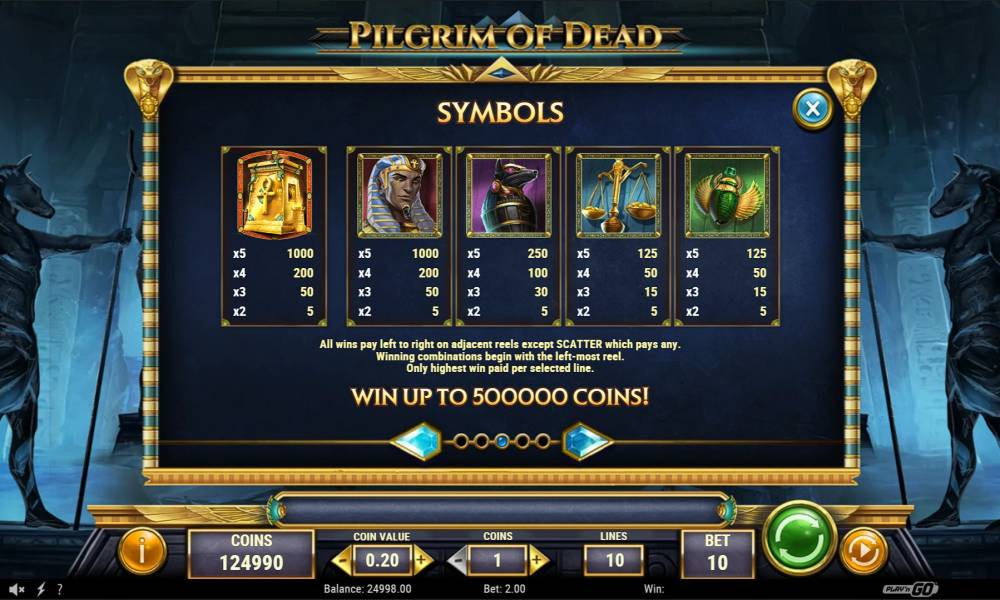The width and height of the screenshot is (1000, 600).
Task: Select the first paytable page dot
Action: pyautogui.click(x=461, y=441)
